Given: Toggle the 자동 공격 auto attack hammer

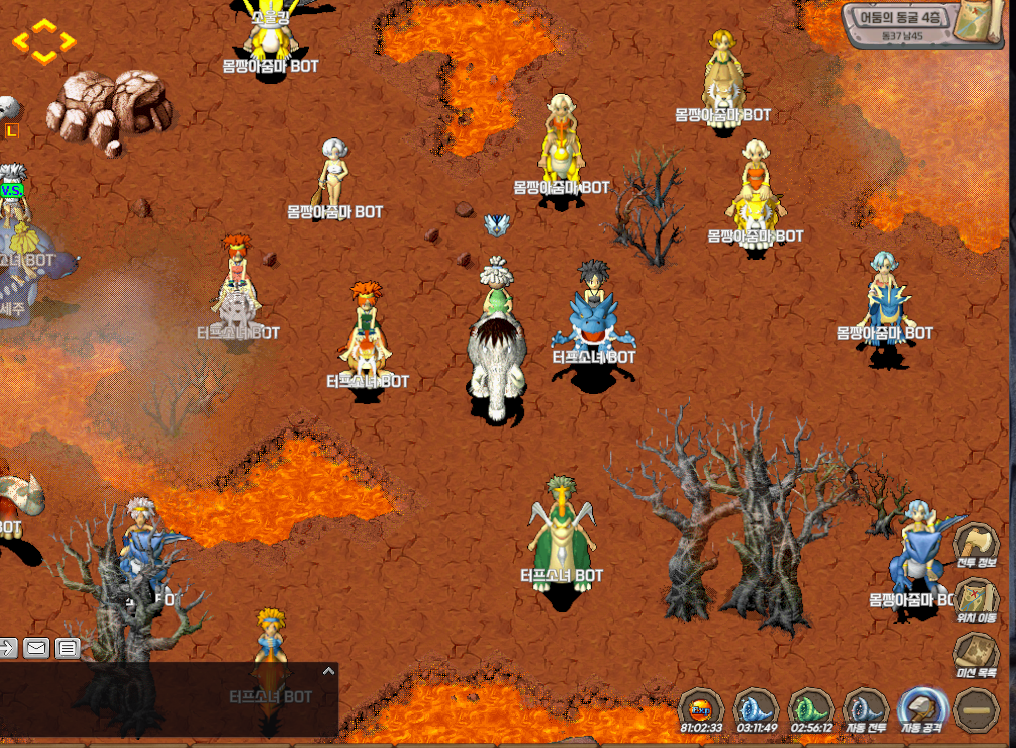Looking at the screenshot, I should tap(921, 708).
